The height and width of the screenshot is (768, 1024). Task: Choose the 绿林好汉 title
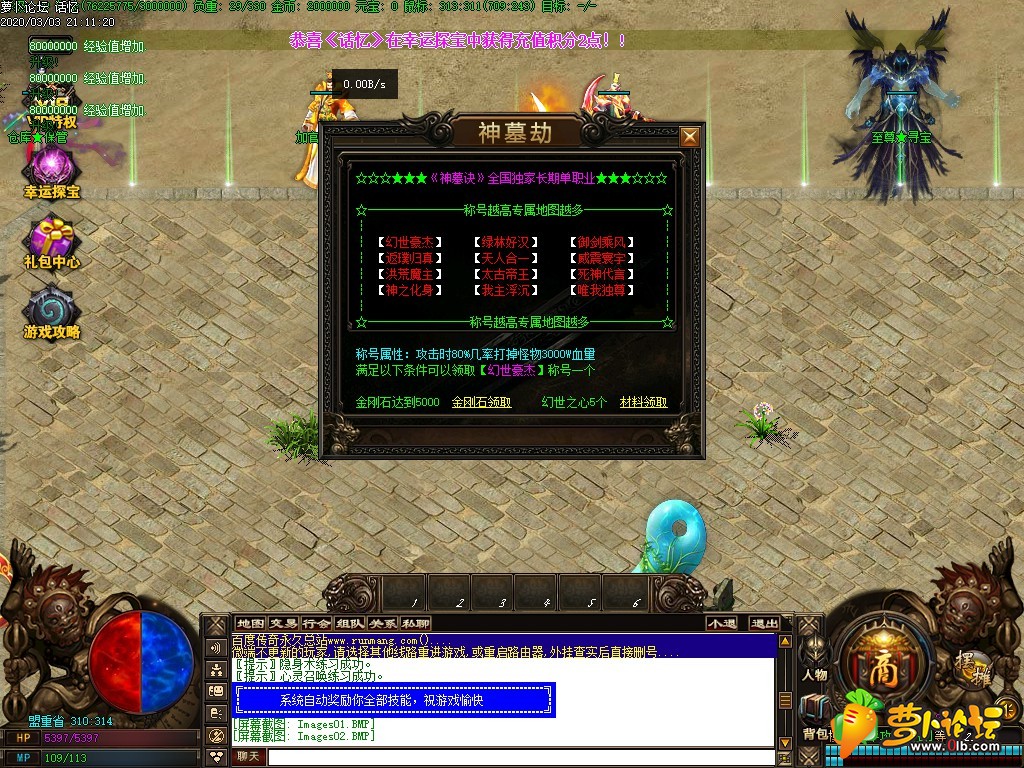(506, 242)
